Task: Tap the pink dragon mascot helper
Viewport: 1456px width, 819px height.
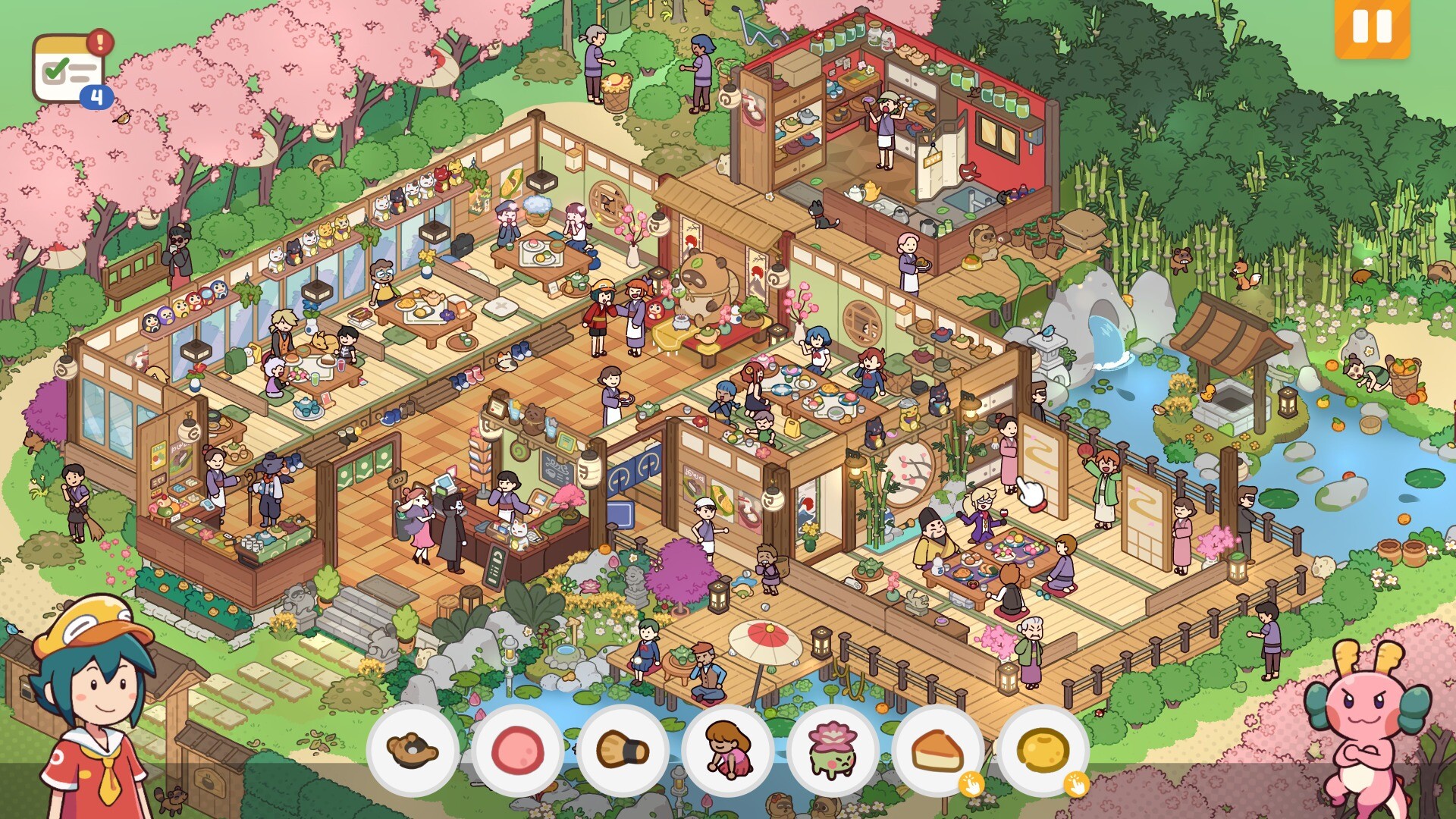Action: coord(1365,728)
